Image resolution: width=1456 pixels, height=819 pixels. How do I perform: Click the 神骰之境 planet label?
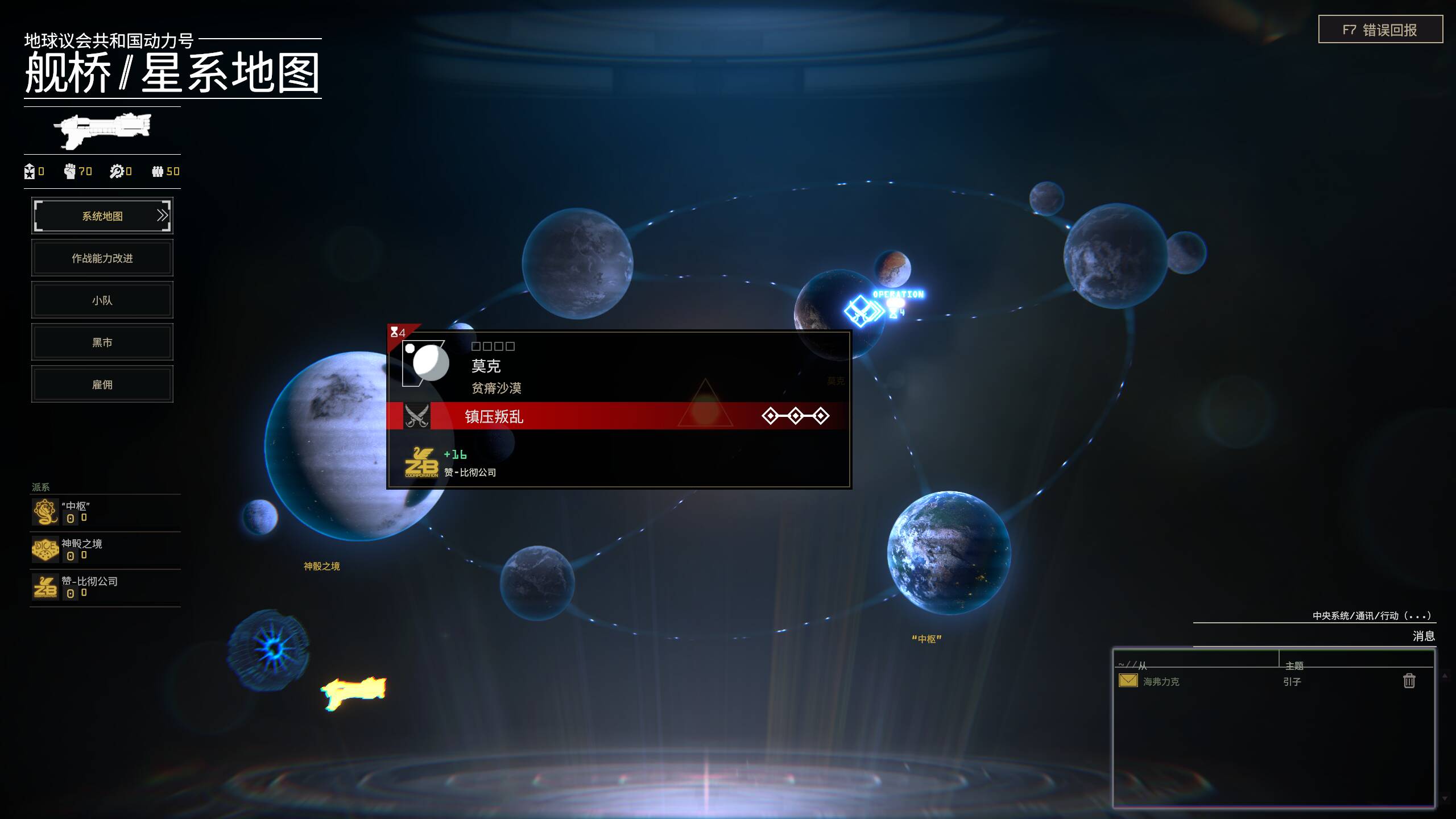[x=321, y=566]
